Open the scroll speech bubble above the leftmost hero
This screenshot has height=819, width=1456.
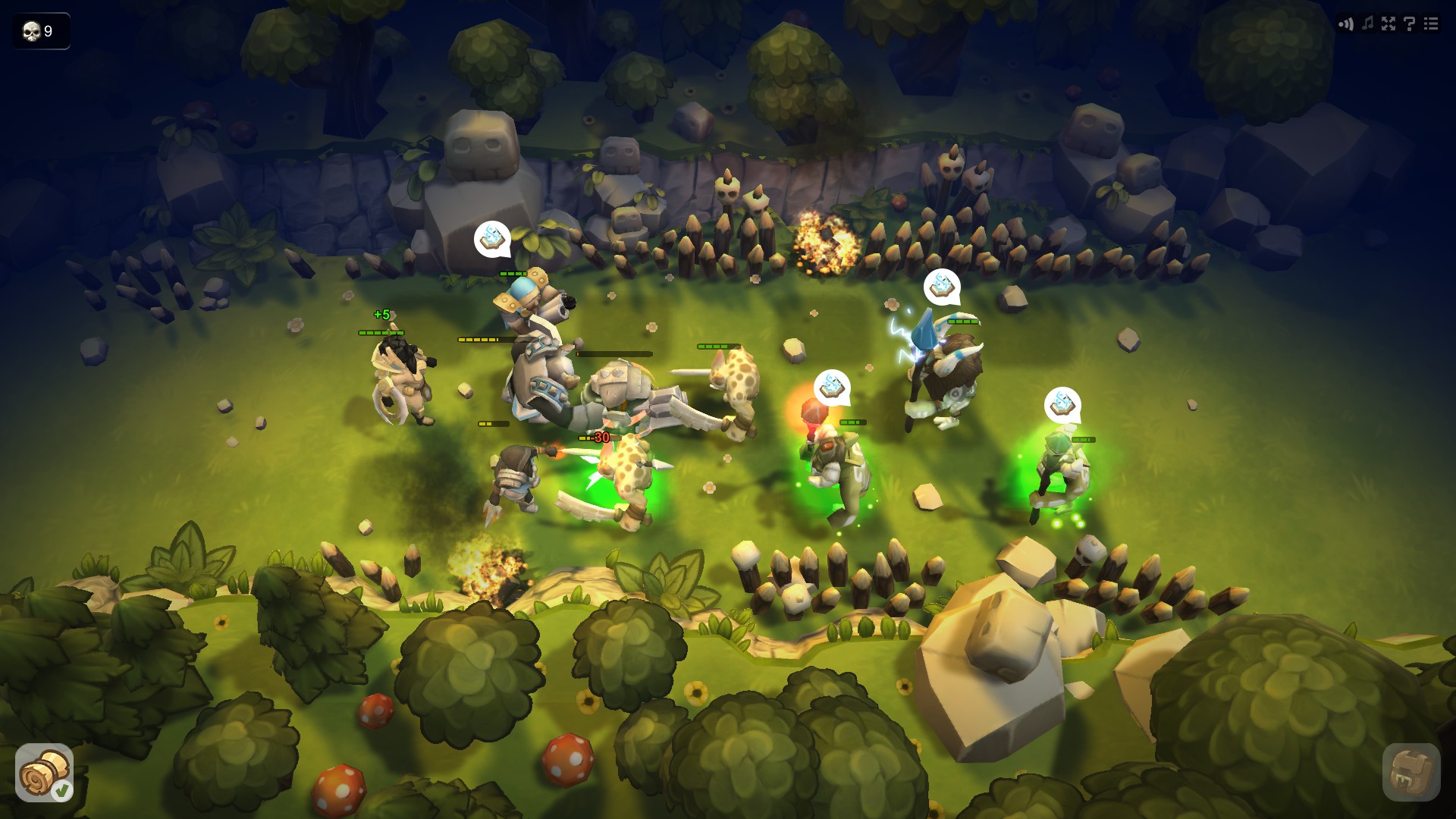491,239
